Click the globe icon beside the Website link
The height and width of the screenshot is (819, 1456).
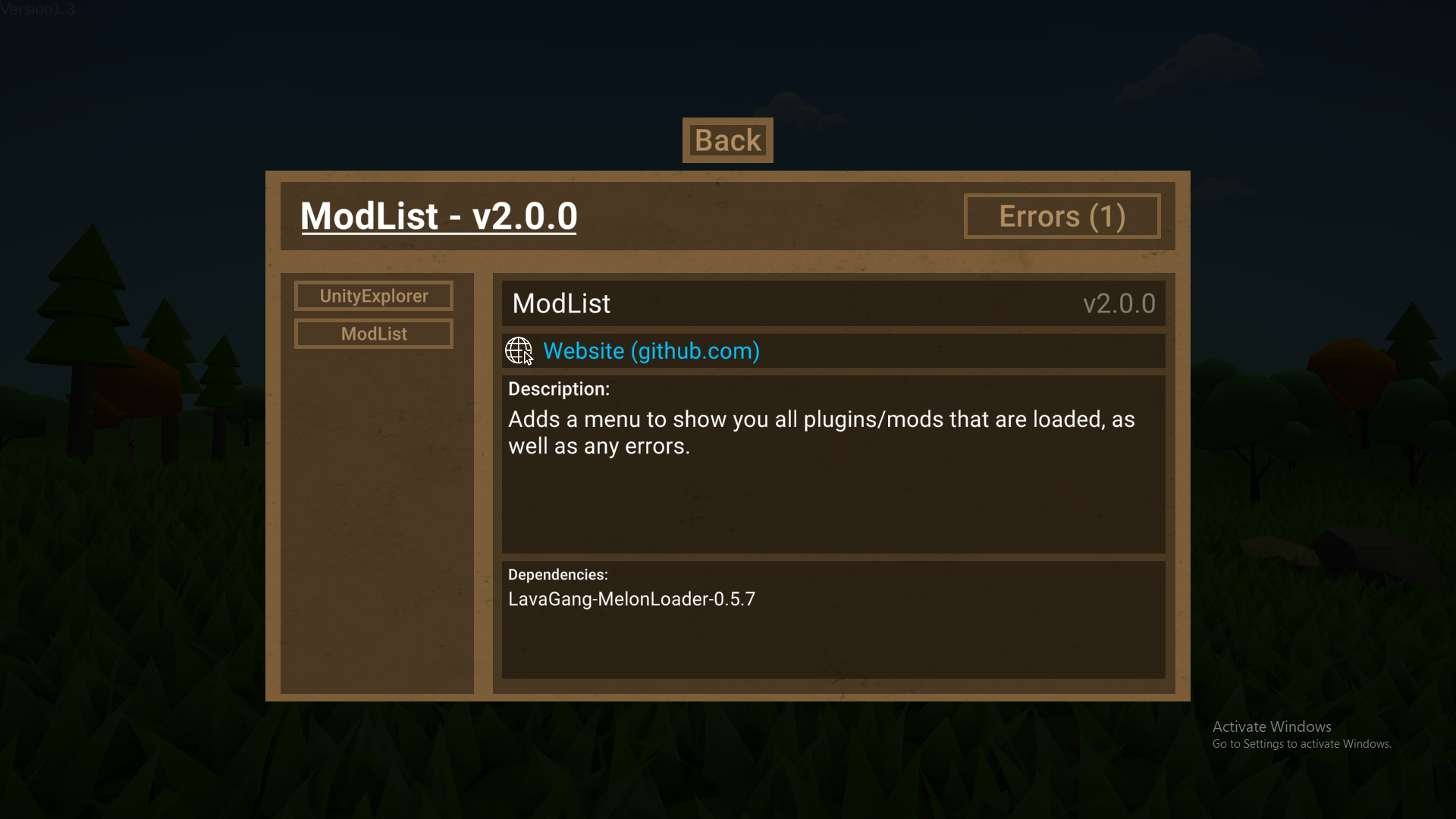click(x=519, y=350)
